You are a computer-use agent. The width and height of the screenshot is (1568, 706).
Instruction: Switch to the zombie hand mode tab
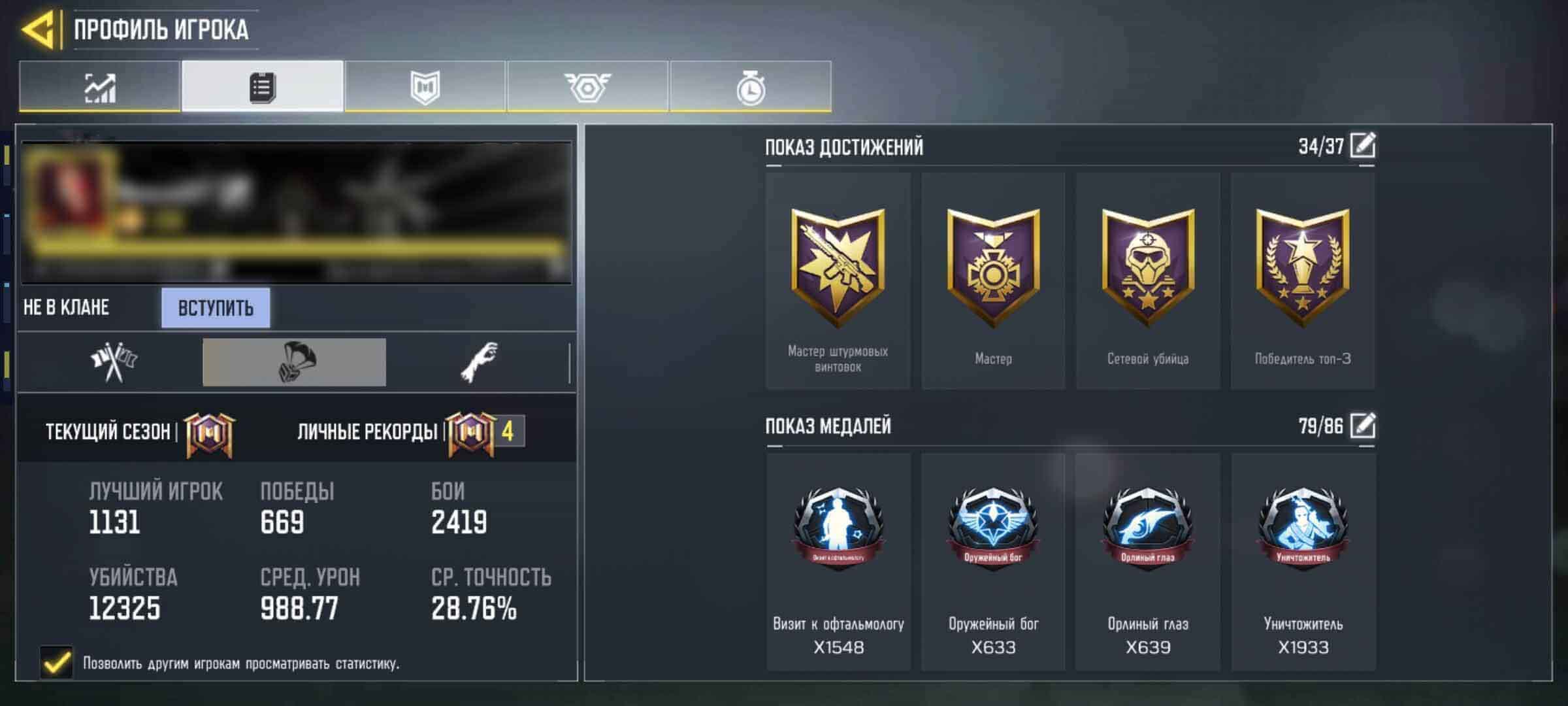click(480, 362)
